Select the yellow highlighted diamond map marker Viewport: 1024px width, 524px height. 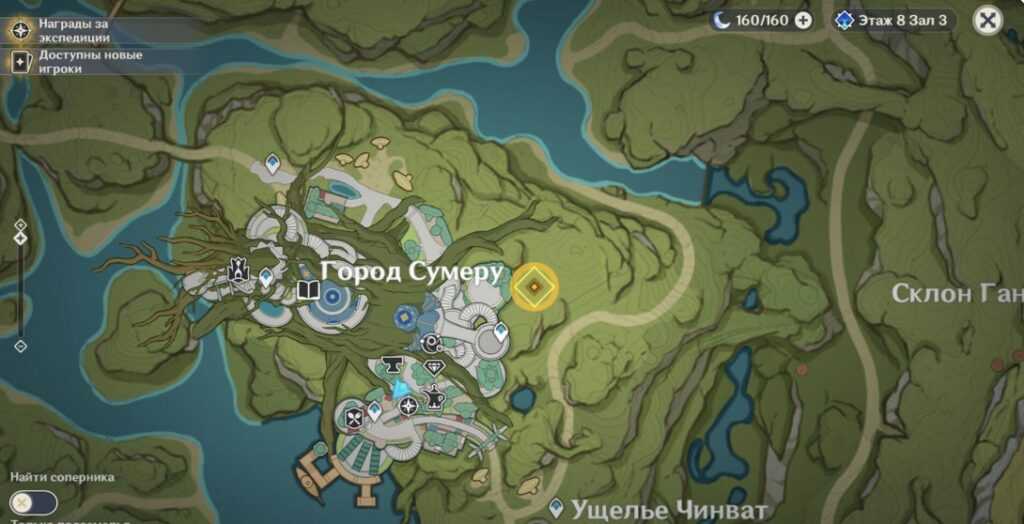point(535,288)
